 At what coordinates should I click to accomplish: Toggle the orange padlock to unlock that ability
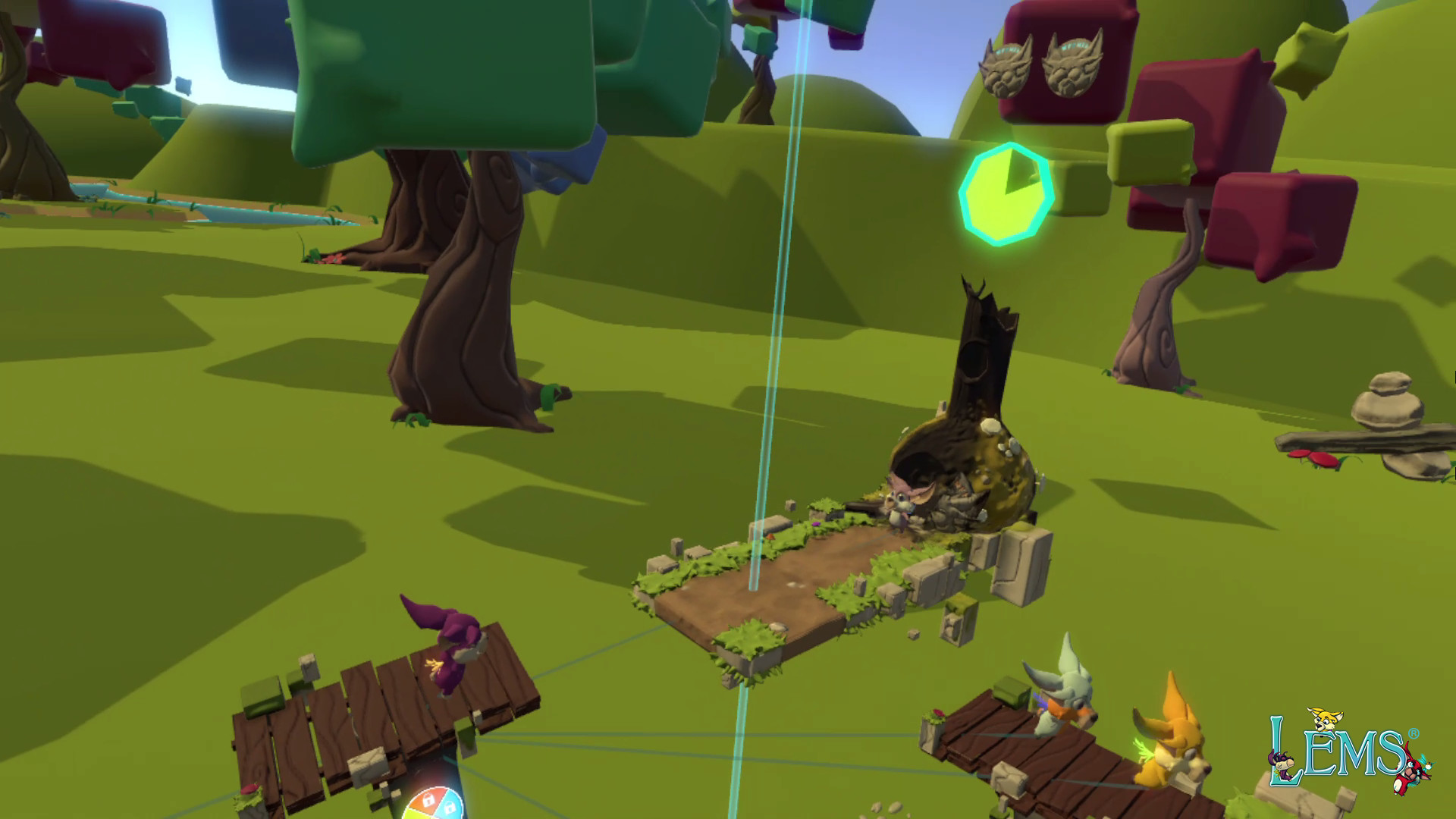[428, 800]
